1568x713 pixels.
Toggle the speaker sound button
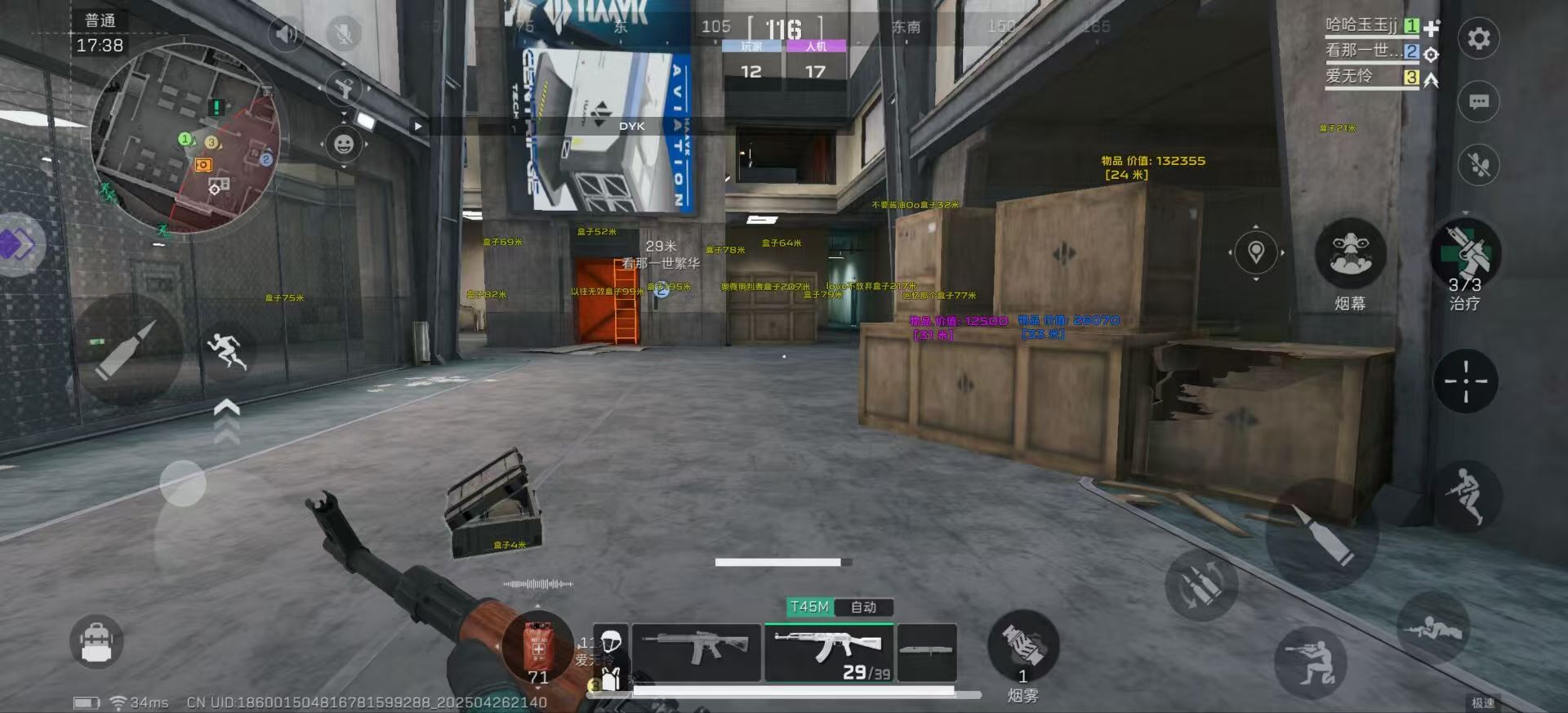point(286,34)
